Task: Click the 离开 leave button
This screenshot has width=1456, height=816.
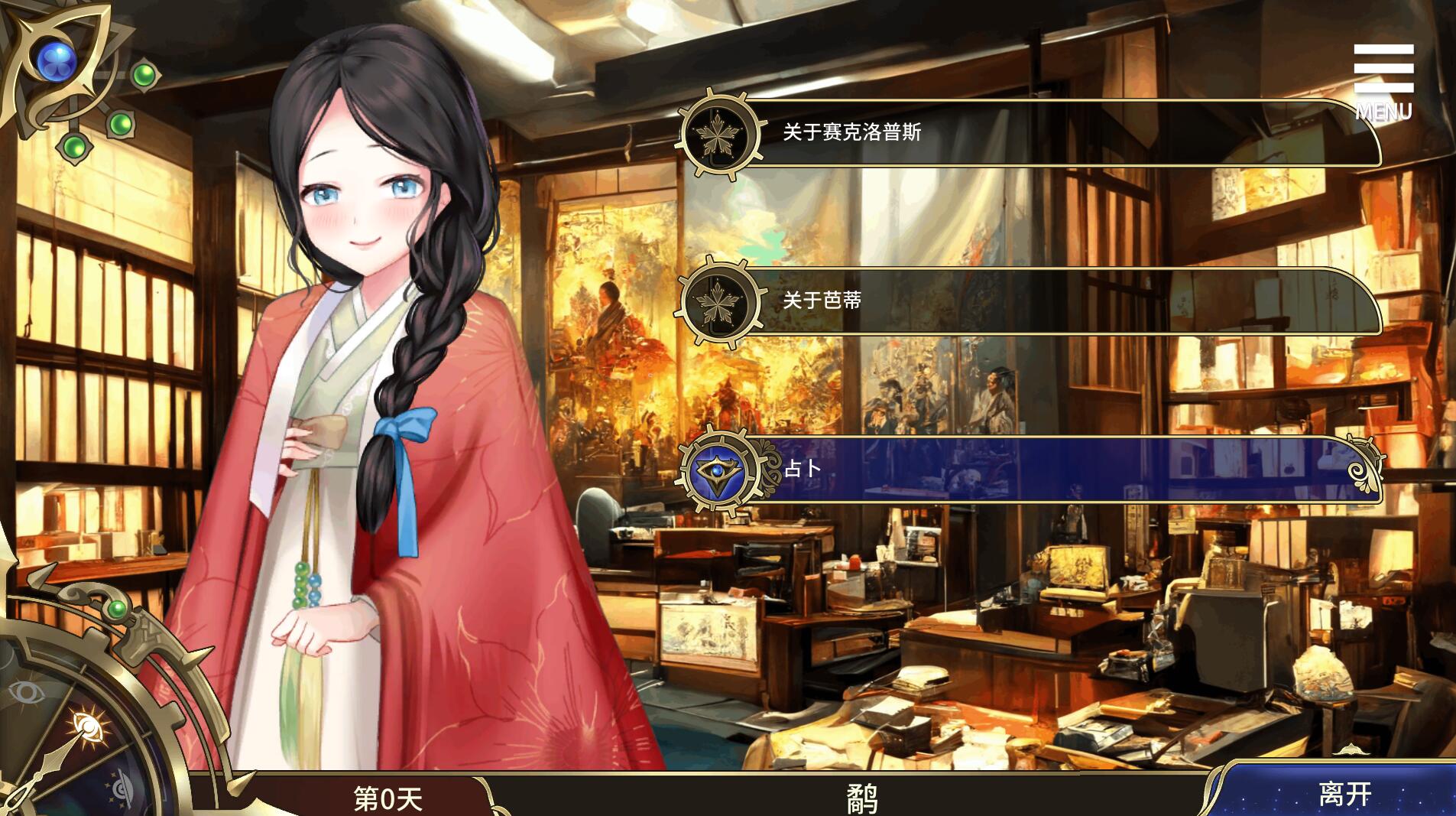Action: tap(1344, 793)
